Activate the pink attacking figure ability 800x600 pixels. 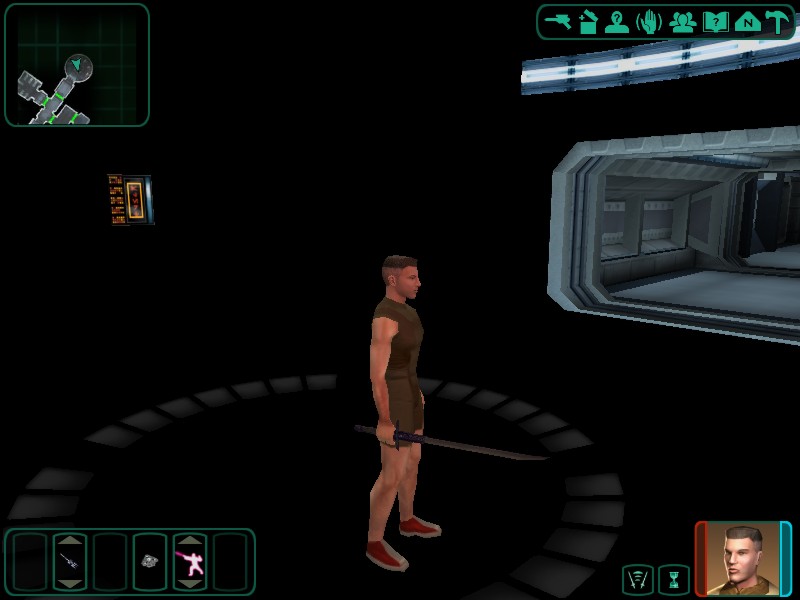[x=190, y=563]
